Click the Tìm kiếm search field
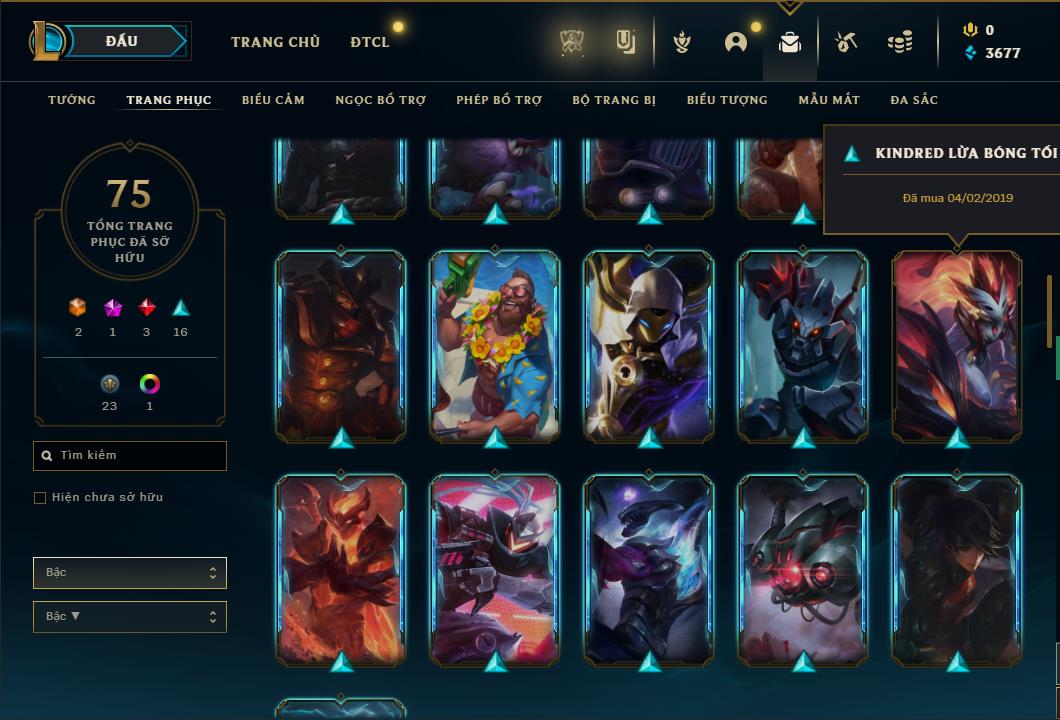 (x=130, y=455)
